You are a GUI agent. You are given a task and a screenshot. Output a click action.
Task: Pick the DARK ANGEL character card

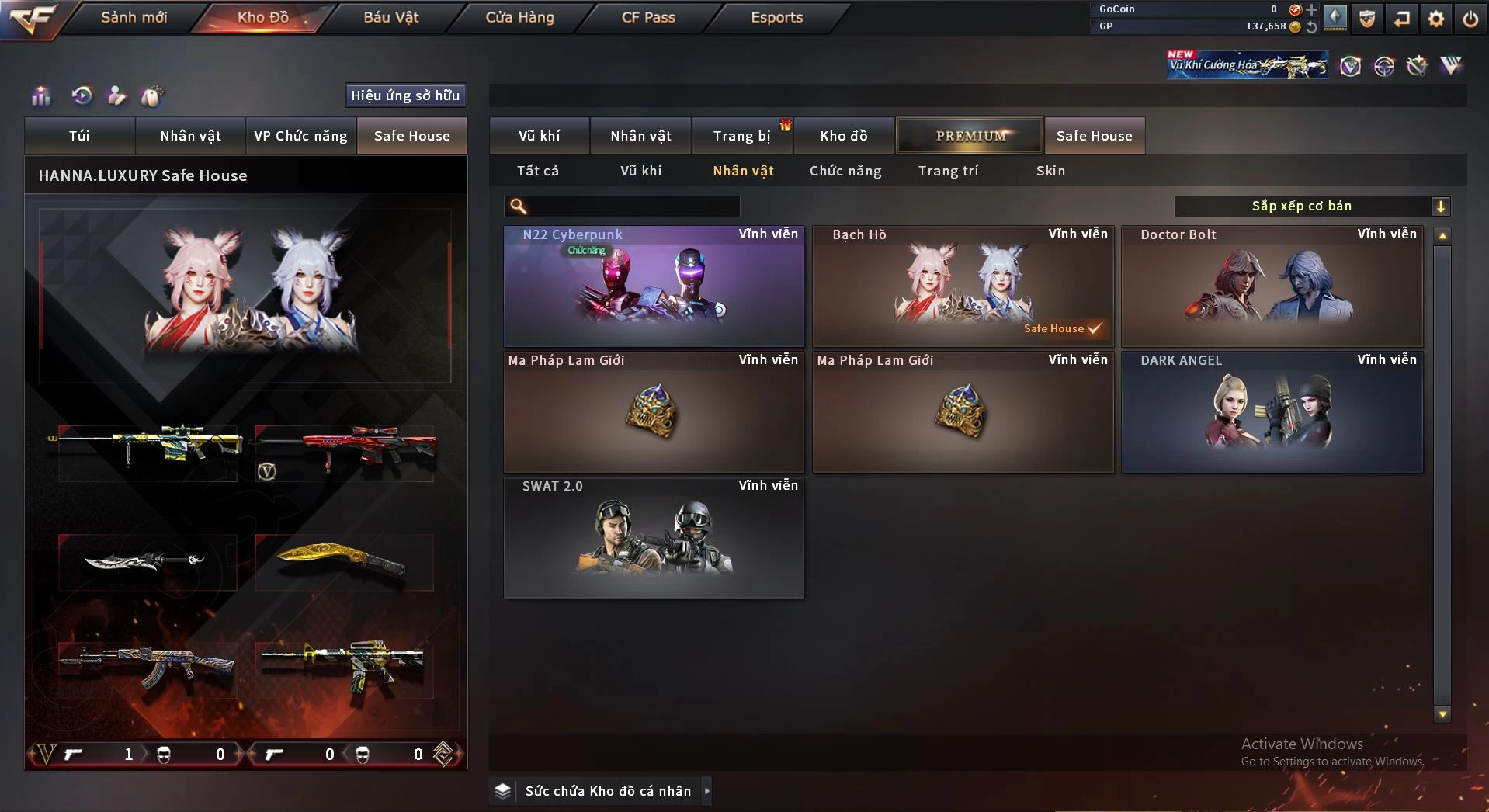(x=1272, y=412)
